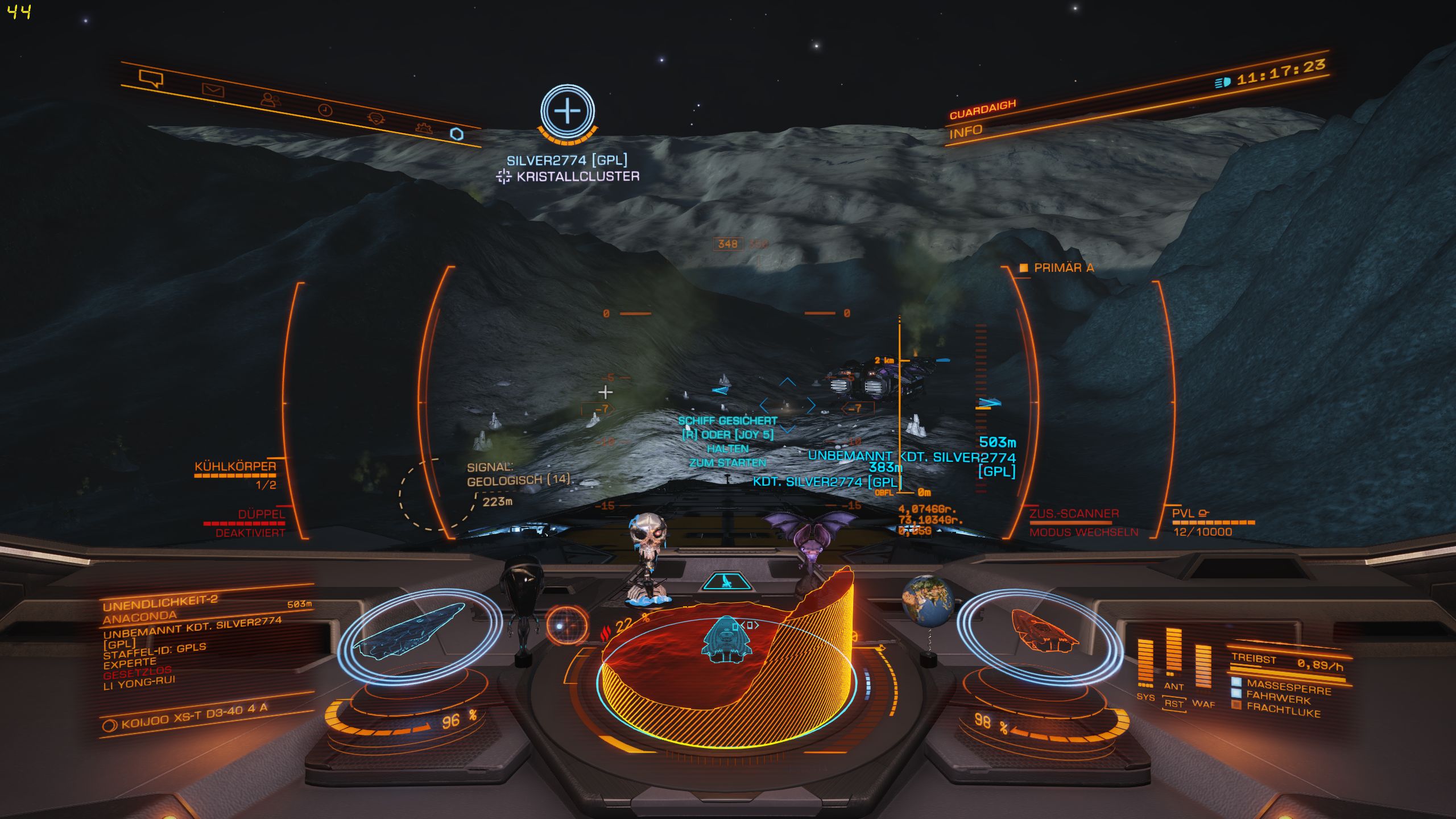Switch to the clock history tab

coord(325,110)
